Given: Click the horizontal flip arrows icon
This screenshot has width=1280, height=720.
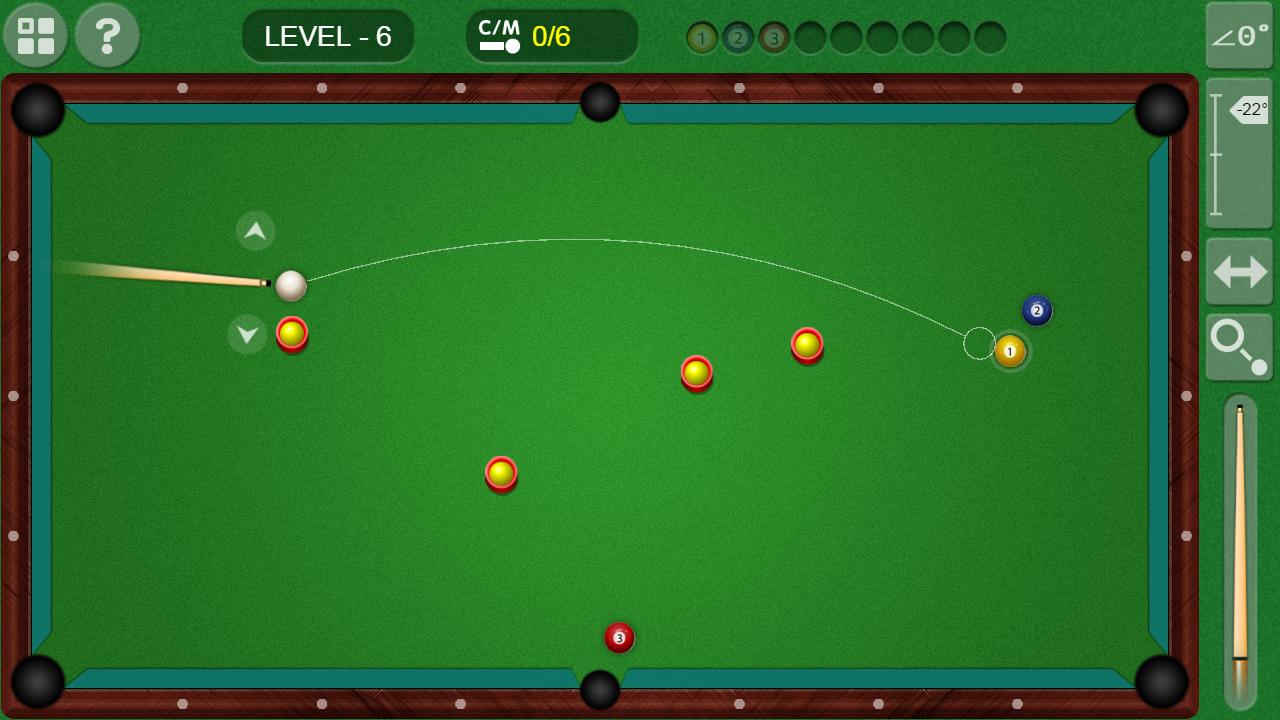Looking at the screenshot, I should click(x=1238, y=272).
